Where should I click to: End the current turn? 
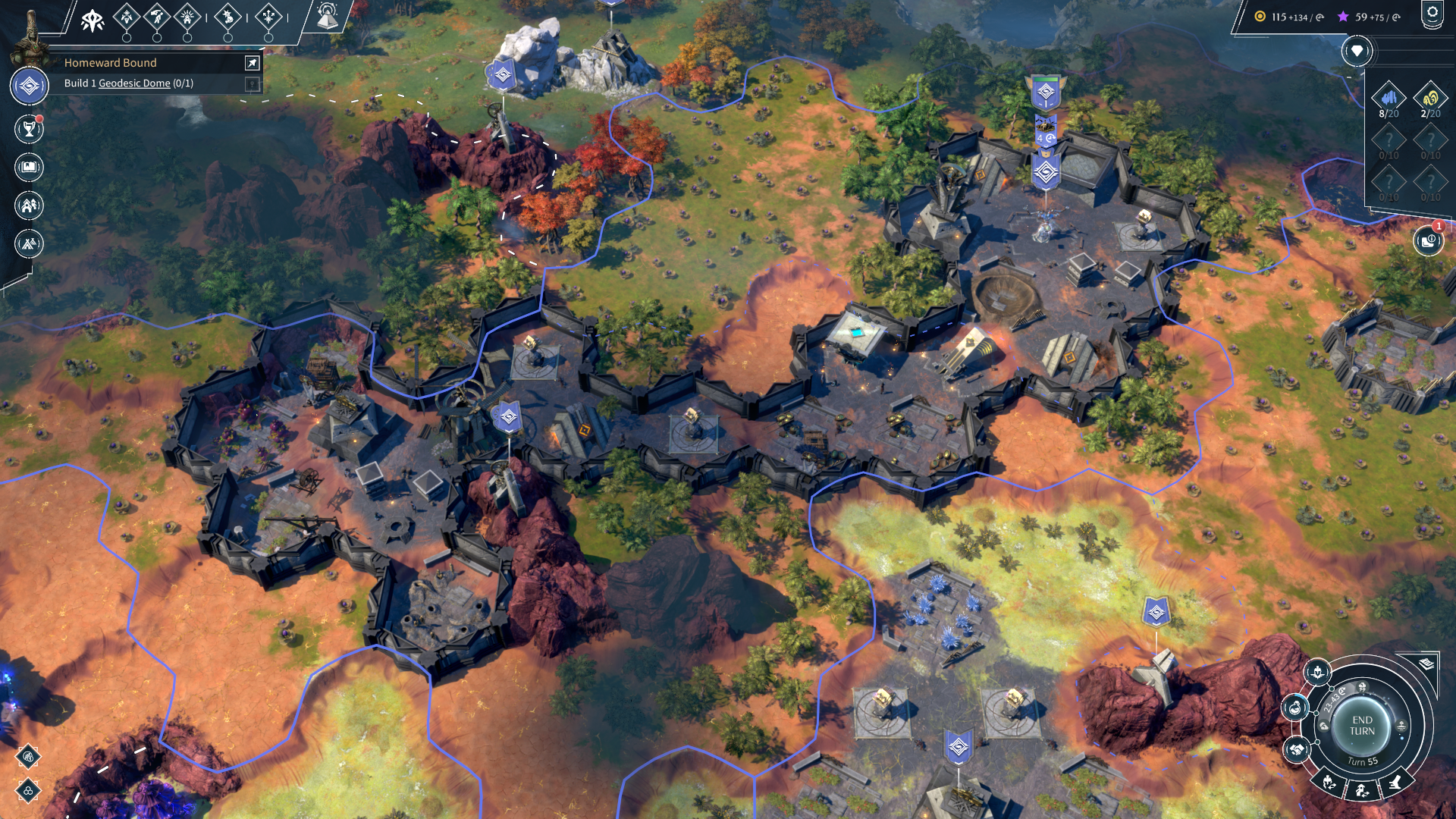(1362, 726)
